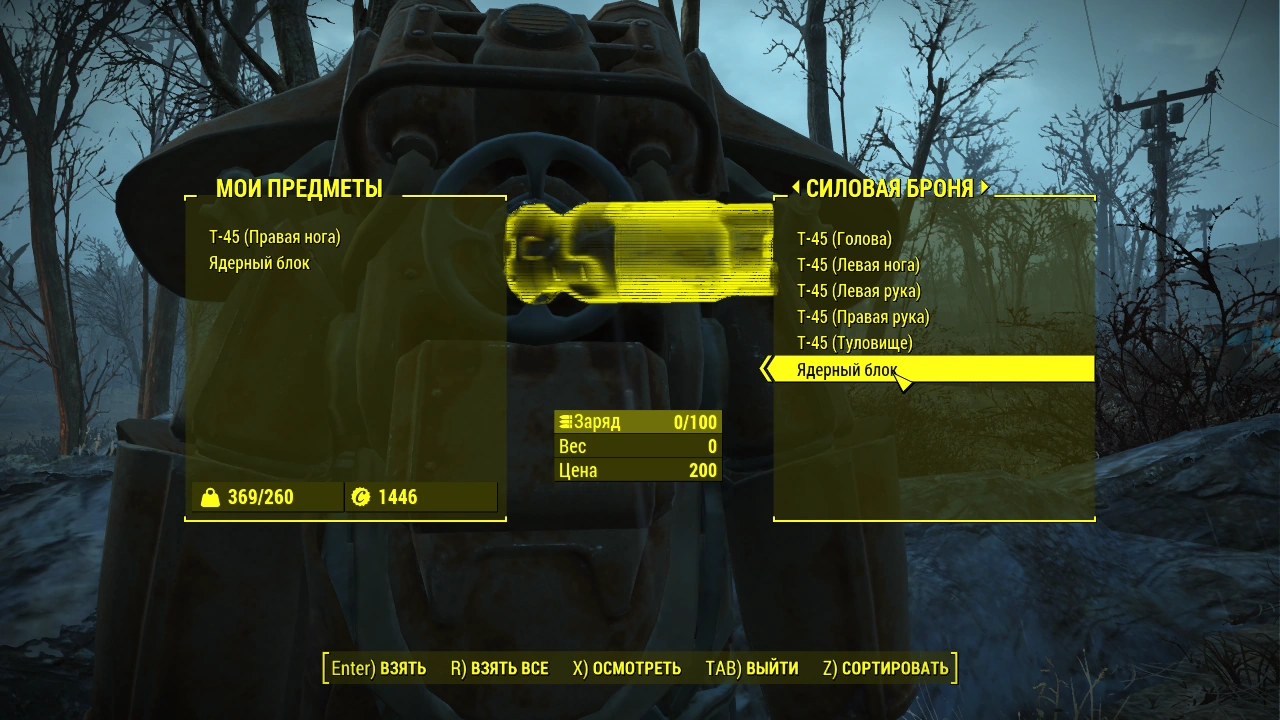
Task: Switch to the МОИ ПРЕДМЕТЫ tab
Action: point(298,187)
